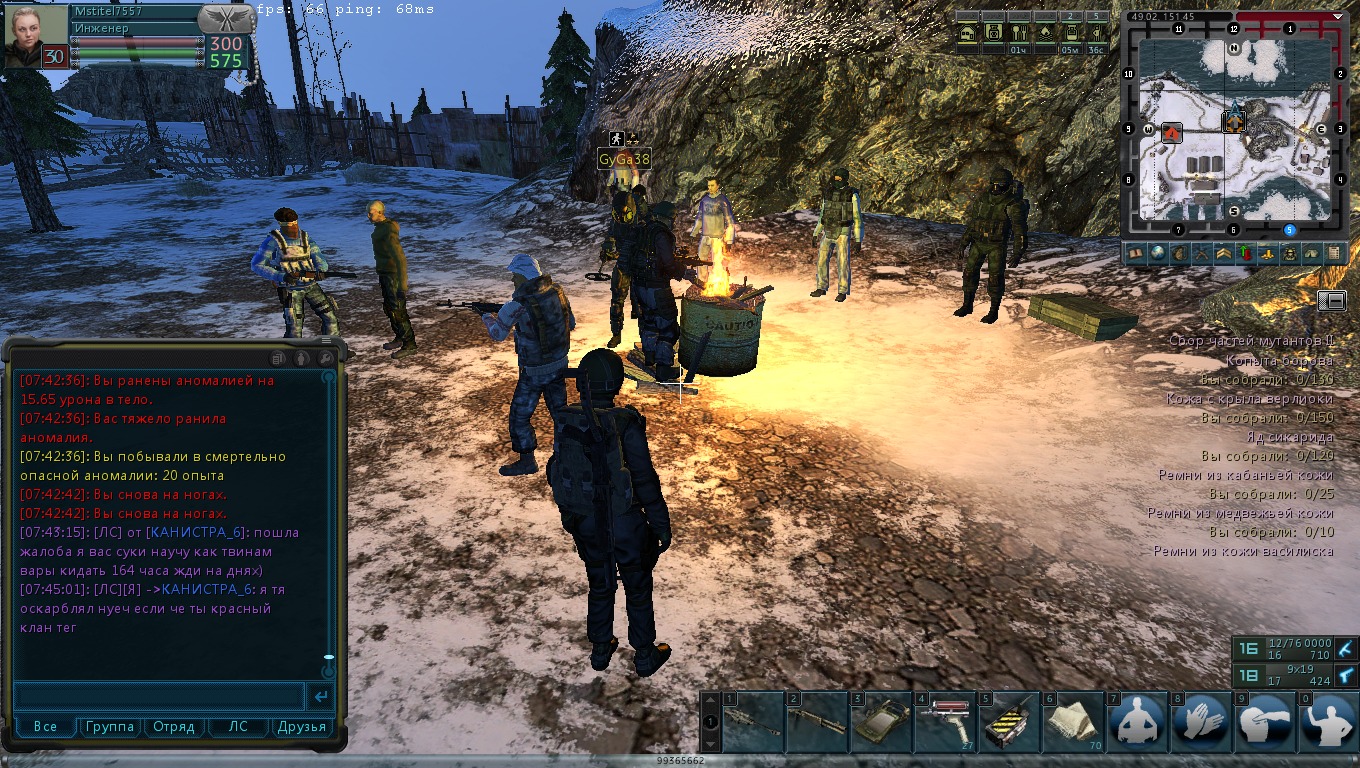The height and width of the screenshot is (768, 1360).
Task: Switch chat to the Группа tab
Action: pos(110,727)
